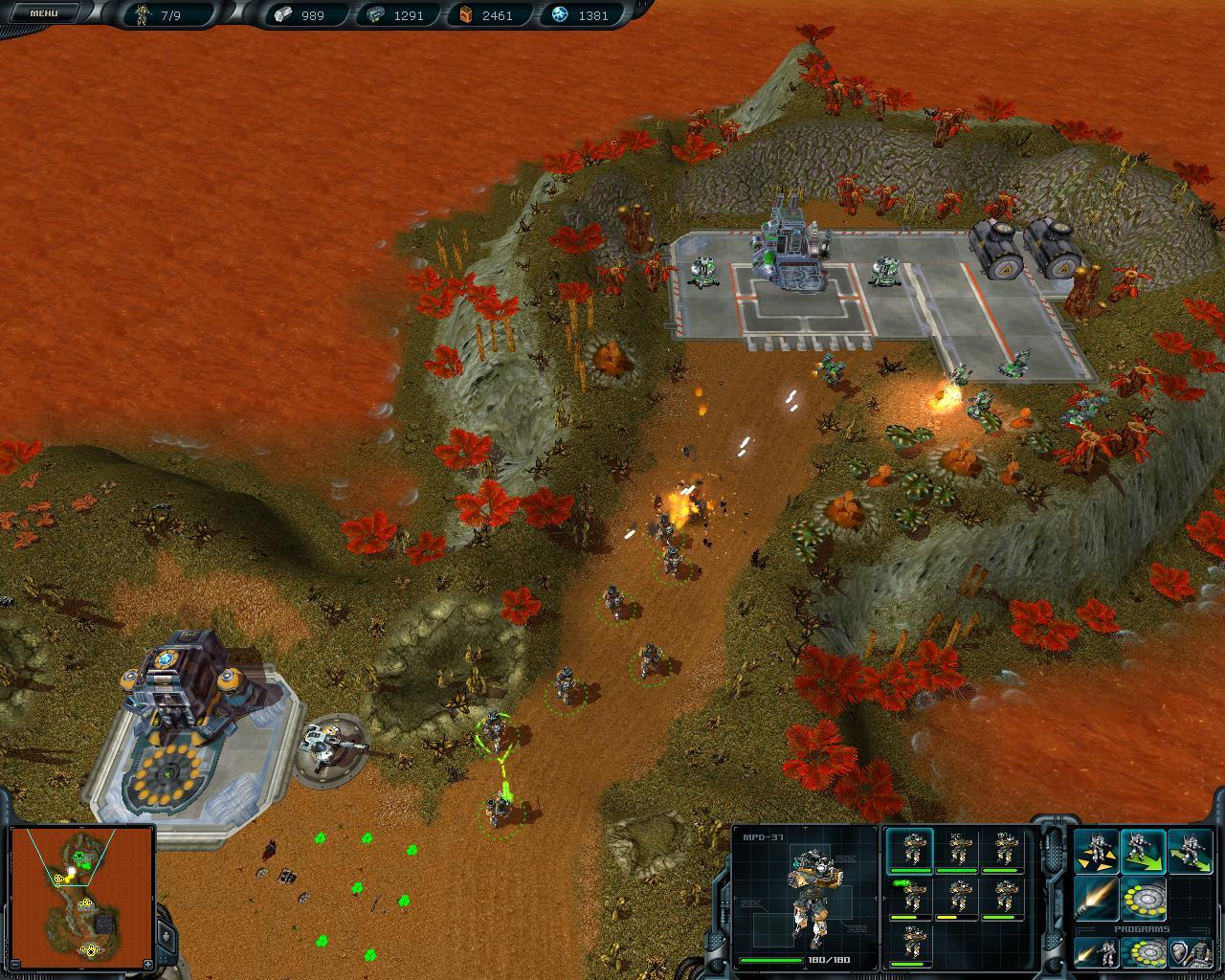Click the large MPD-37 unit portrait

click(x=806, y=893)
